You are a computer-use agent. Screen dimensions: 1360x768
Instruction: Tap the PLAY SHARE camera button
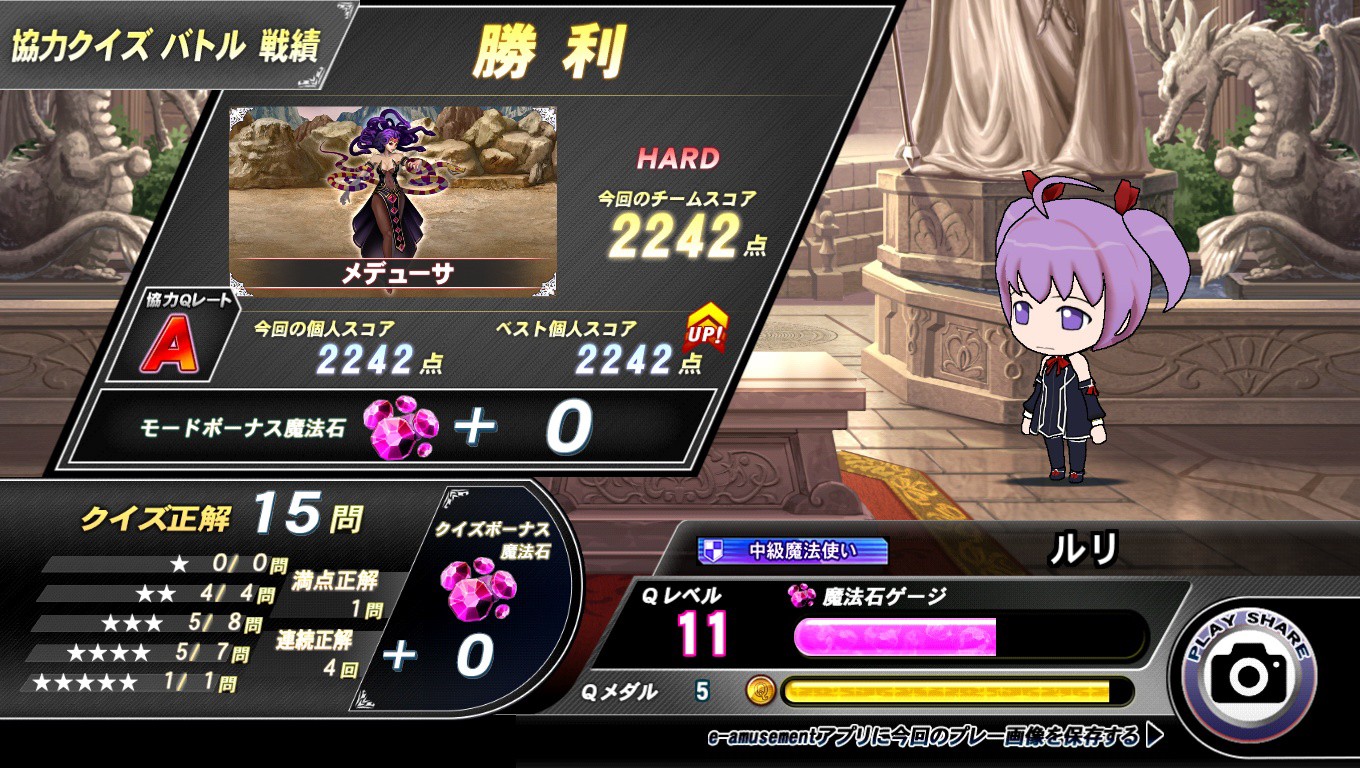[1249, 674]
